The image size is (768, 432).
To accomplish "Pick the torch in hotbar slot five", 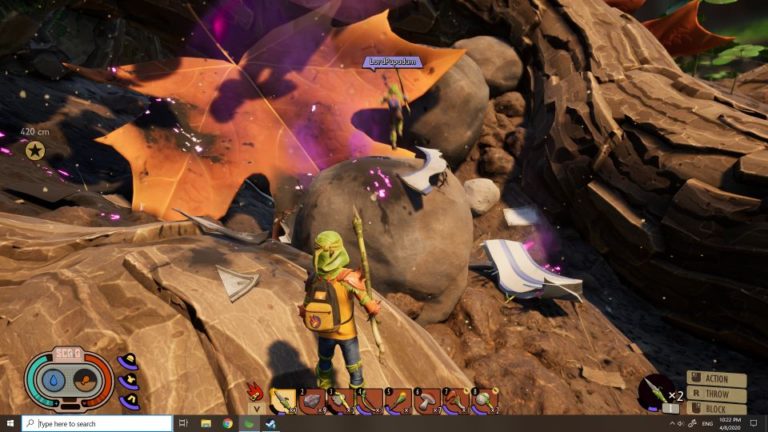I will 398,401.
